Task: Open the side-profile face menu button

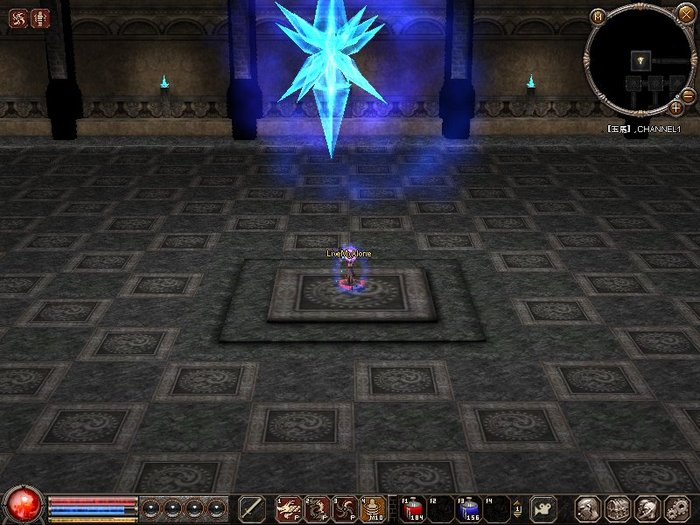Action: tap(646, 508)
